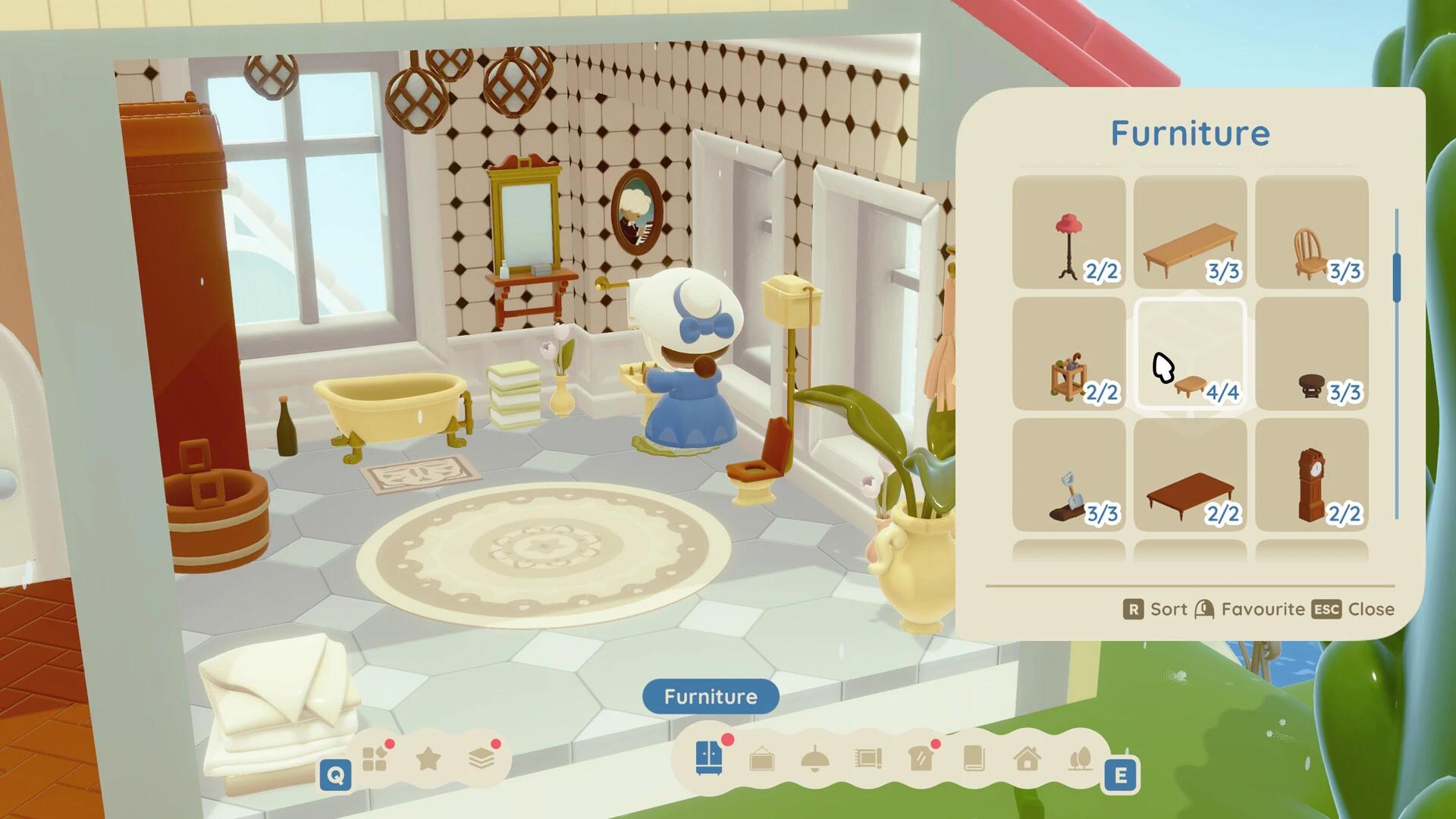The width and height of the screenshot is (1456, 819).
Task: Open the rug category tab
Action: coord(868,758)
